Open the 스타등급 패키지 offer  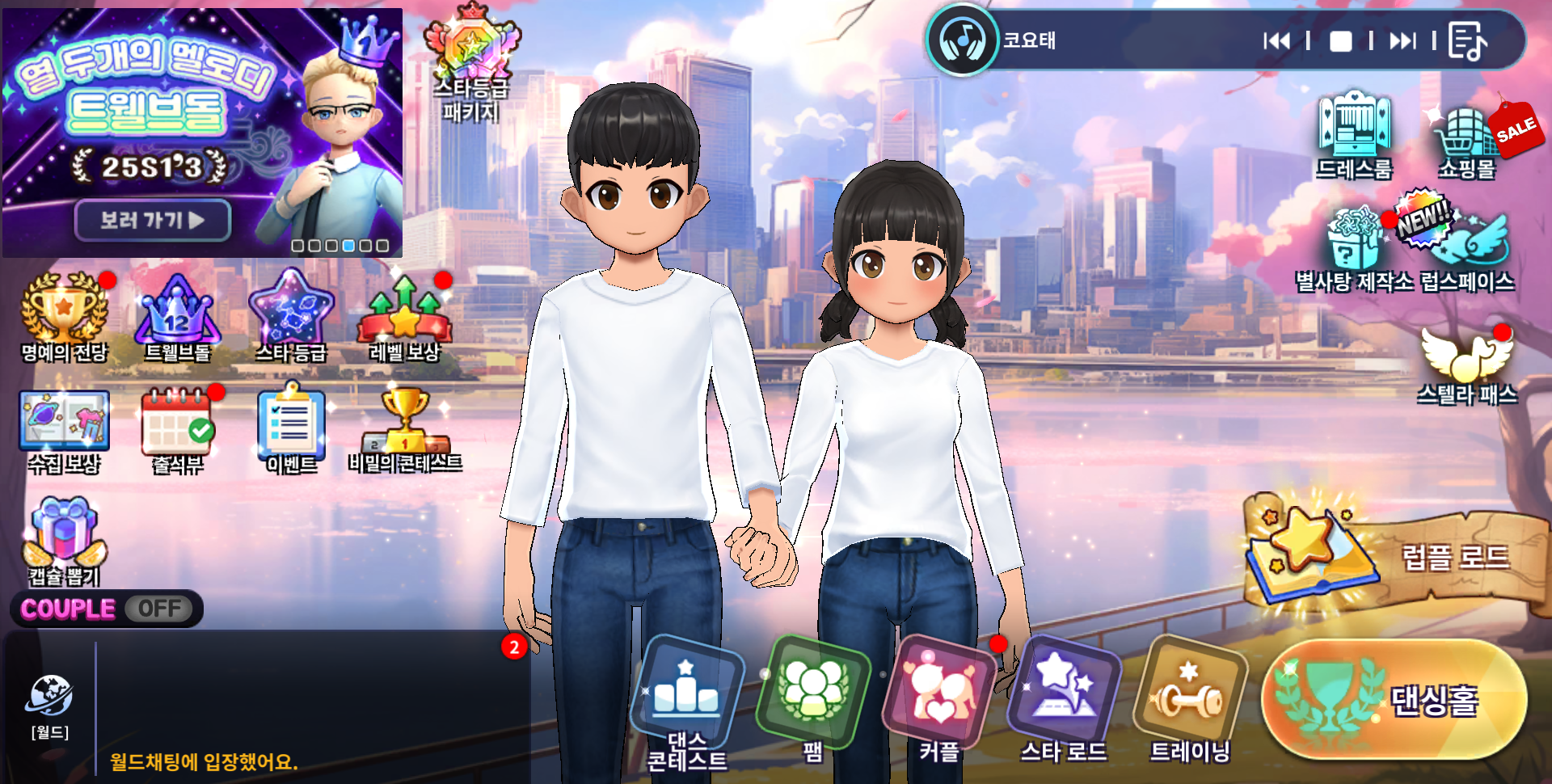(x=472, y=65)
